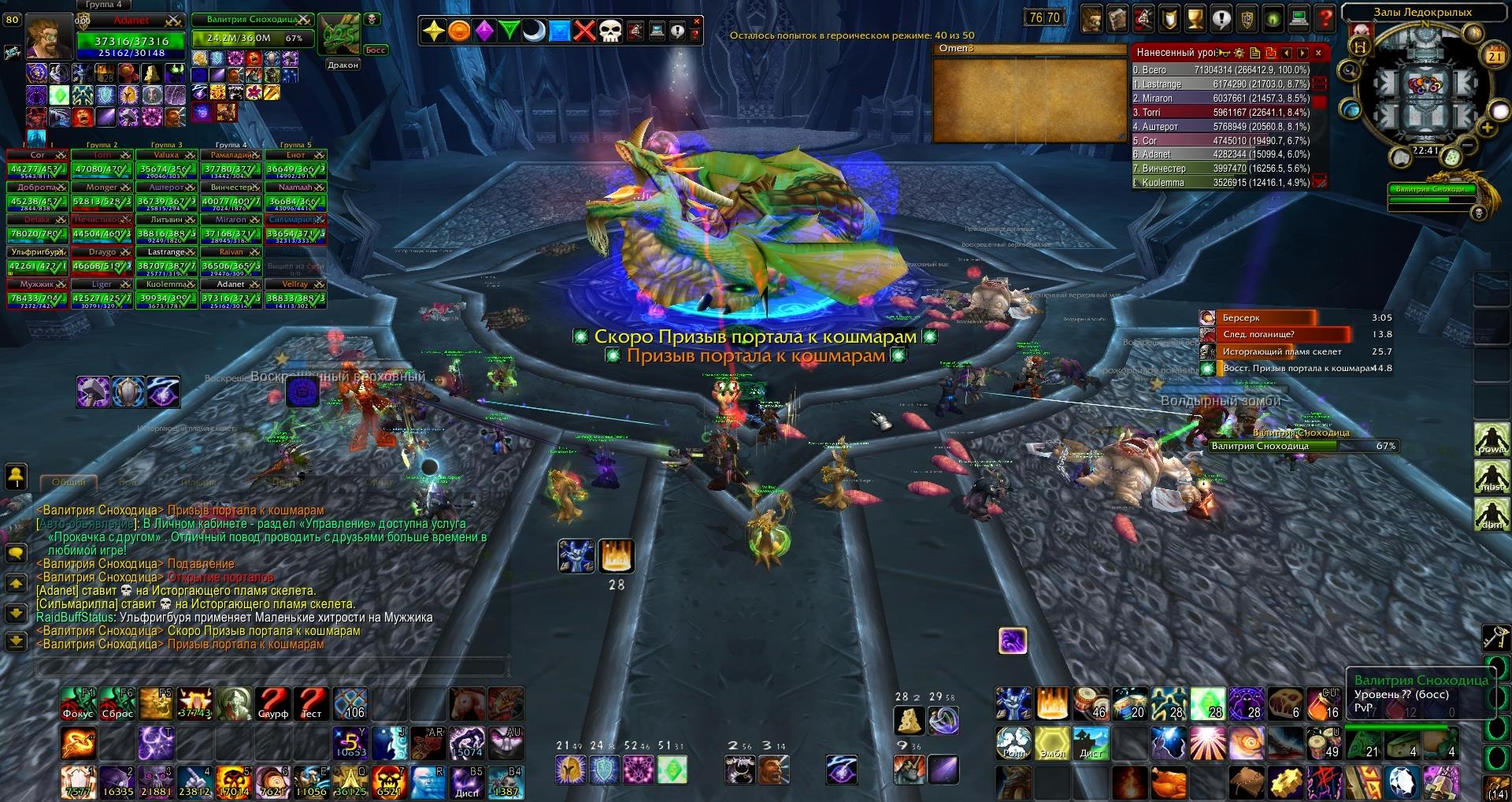
Task: Trigger the Саурф question mark macro
Action: pyautogui.click(x=273, y=704)
